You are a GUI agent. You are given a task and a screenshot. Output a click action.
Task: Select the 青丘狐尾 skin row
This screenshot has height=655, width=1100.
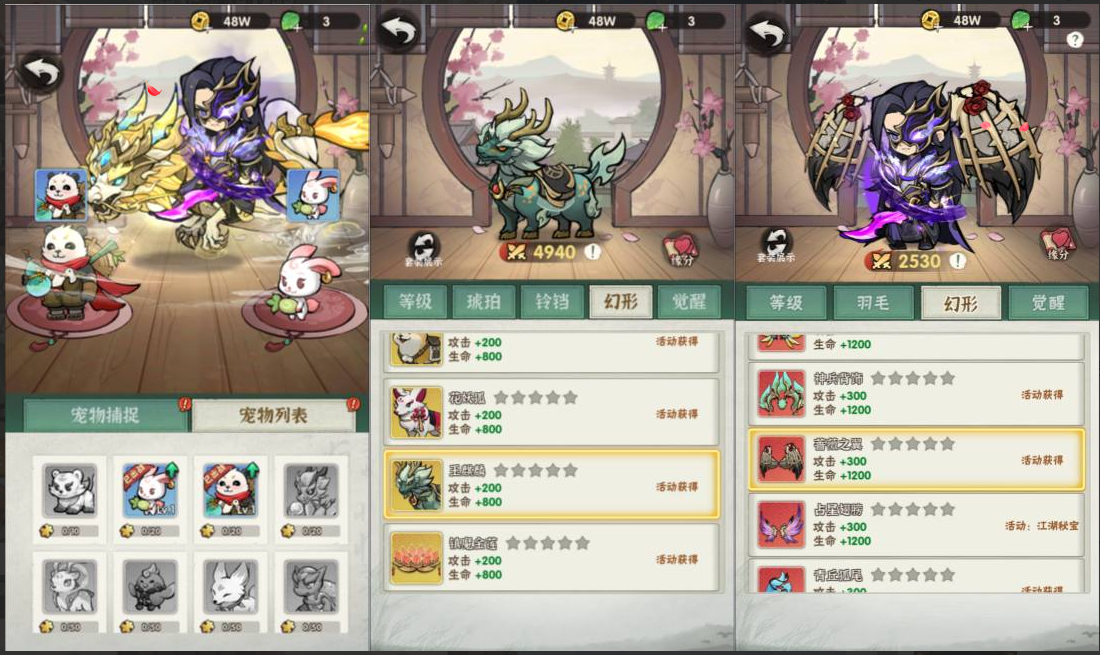[915, 580]
